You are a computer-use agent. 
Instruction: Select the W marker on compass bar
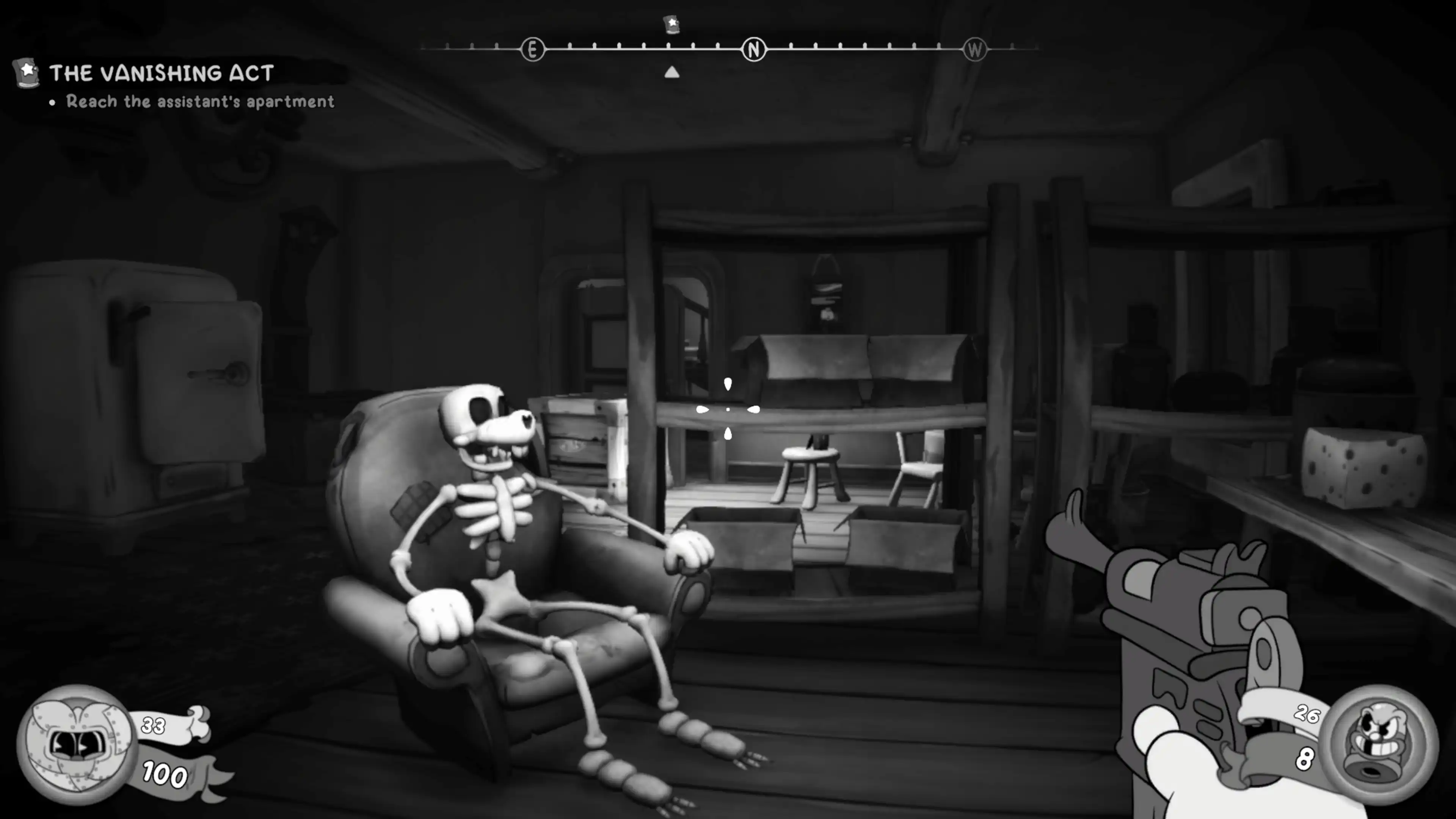coord(975,50)
